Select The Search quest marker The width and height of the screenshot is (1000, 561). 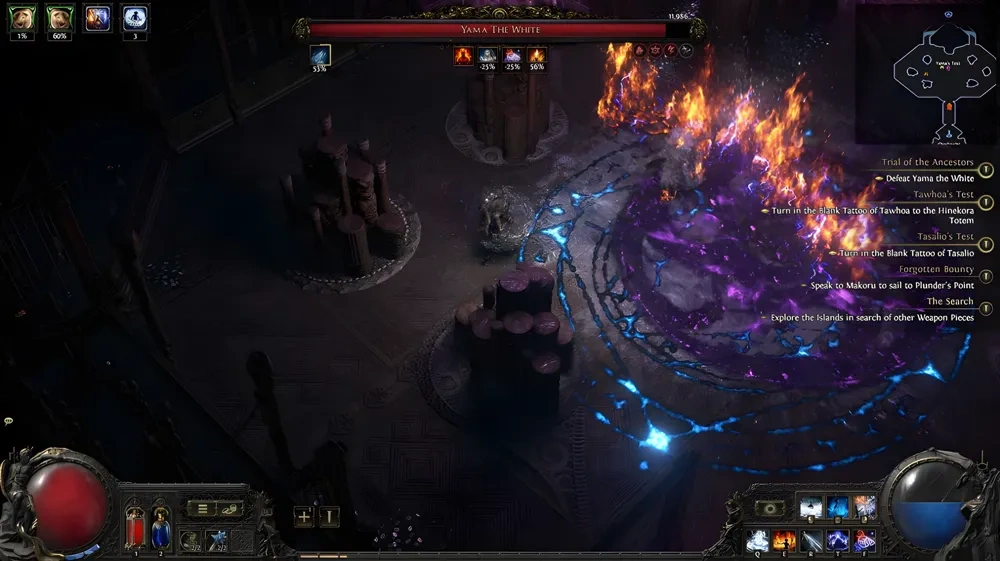click(985, 309)
